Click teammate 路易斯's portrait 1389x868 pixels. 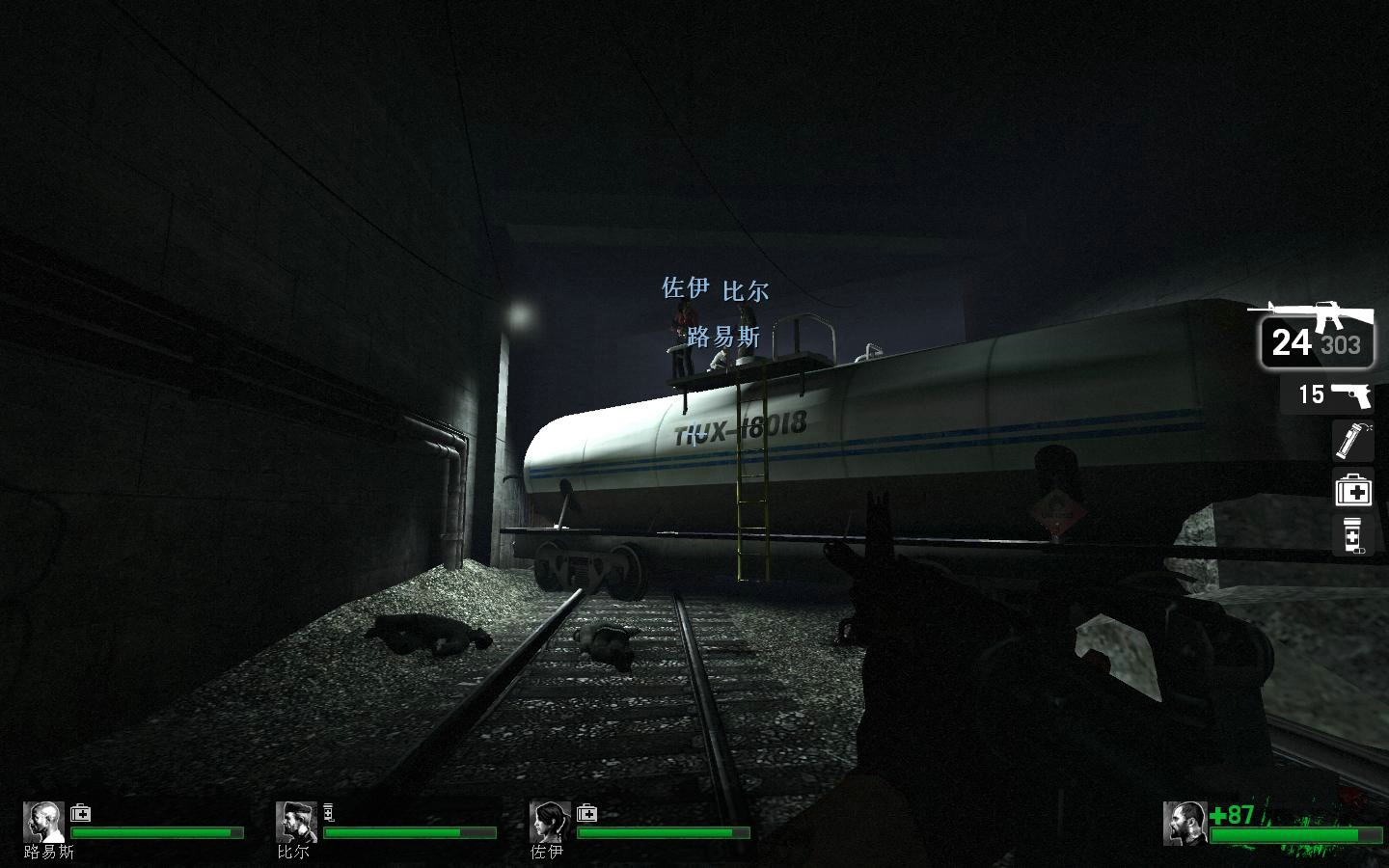43,822
